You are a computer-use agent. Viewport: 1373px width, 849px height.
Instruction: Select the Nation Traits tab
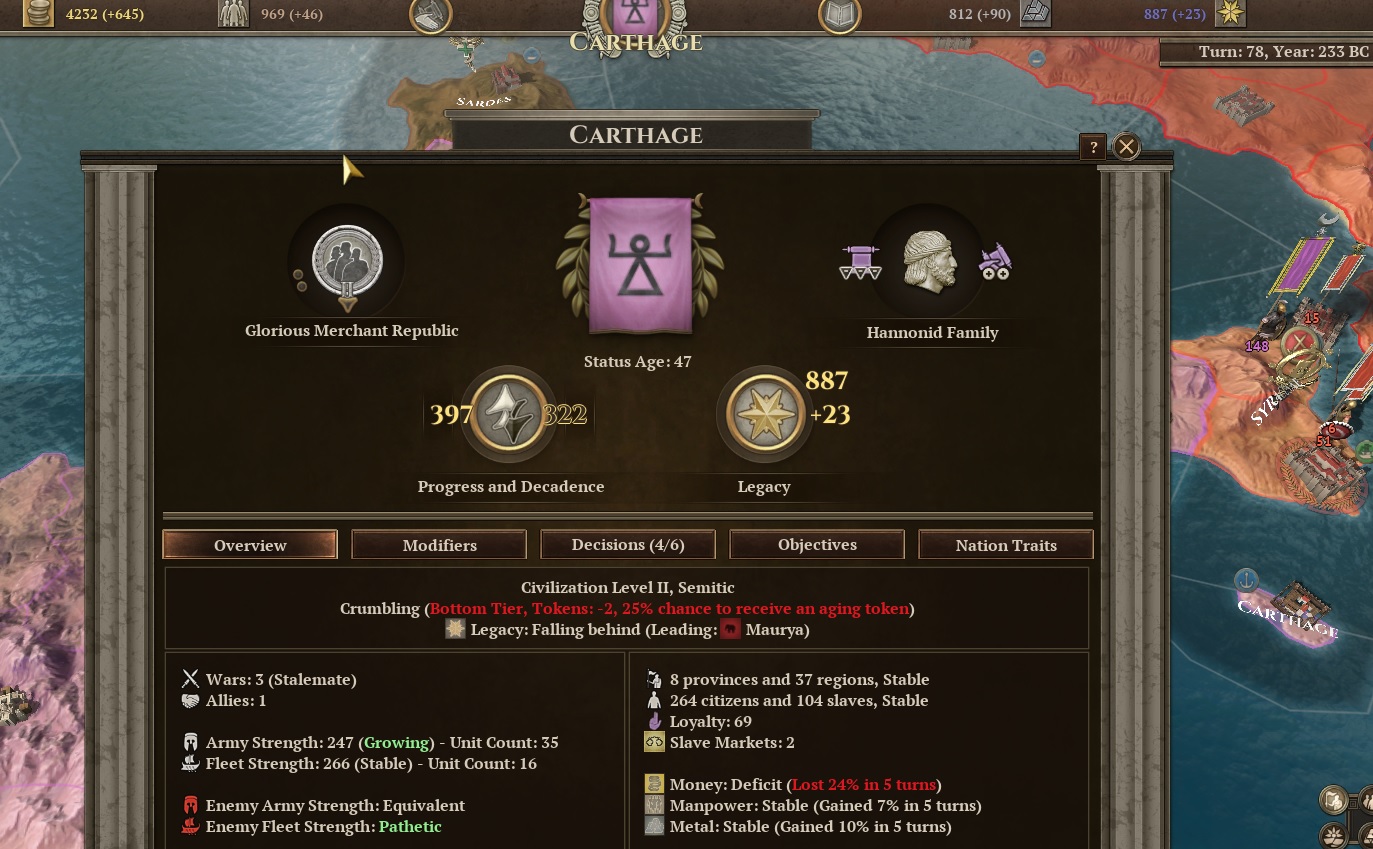coord(1006,545)
